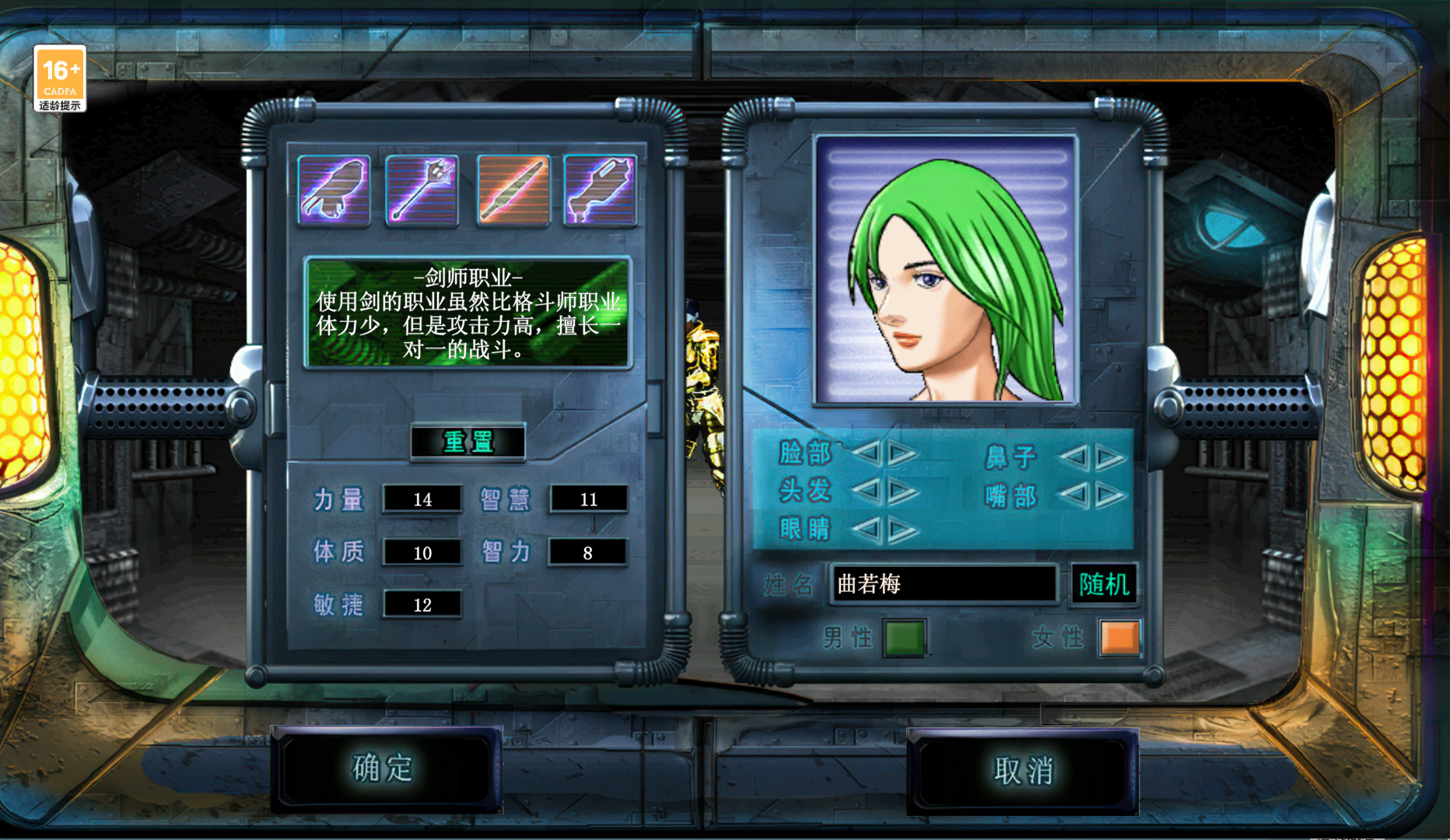Choose next hair (头发) style
The width and height of the screenshot is (1450, 840).
coord(902,491)
